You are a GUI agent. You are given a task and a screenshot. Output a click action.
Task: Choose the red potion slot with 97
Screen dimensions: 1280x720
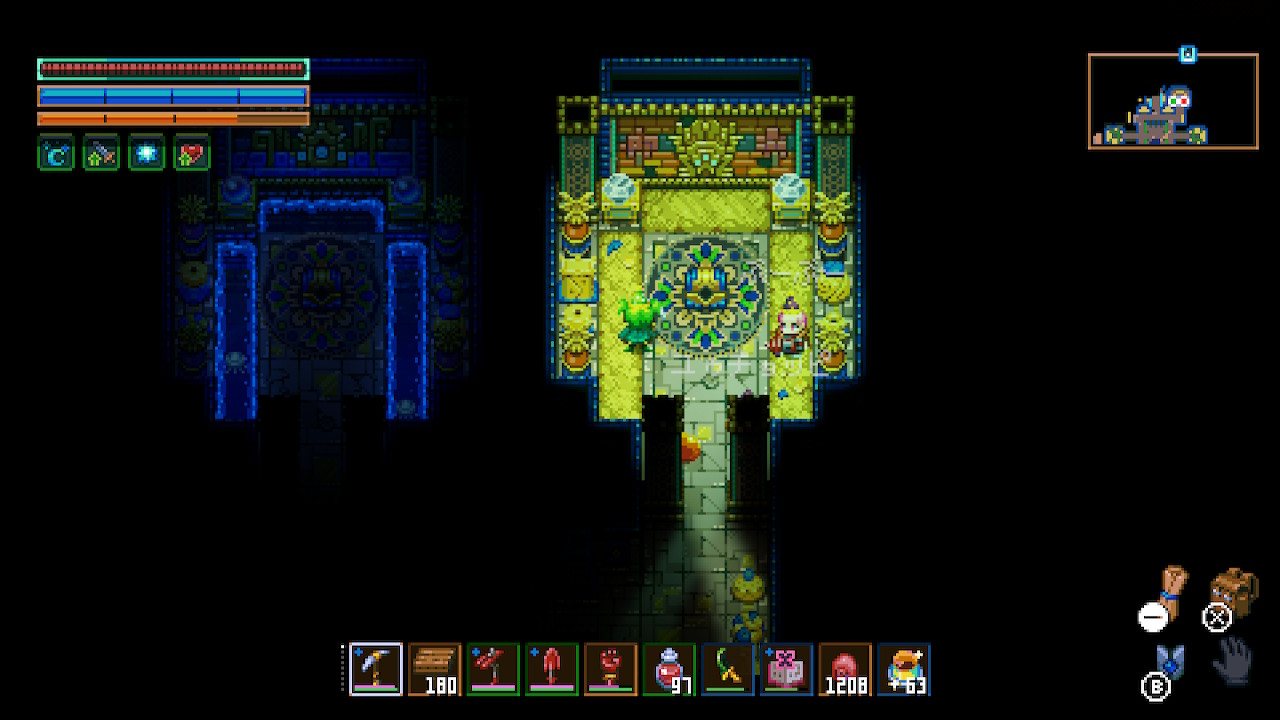670,669
